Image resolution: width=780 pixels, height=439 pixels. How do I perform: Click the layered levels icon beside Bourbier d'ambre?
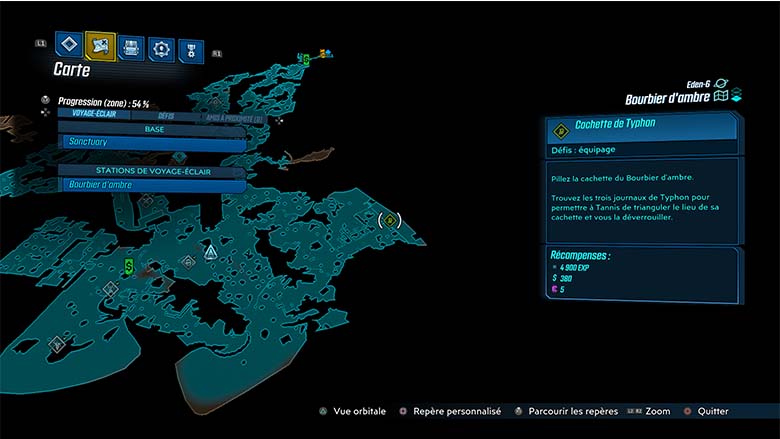point(736,96)
